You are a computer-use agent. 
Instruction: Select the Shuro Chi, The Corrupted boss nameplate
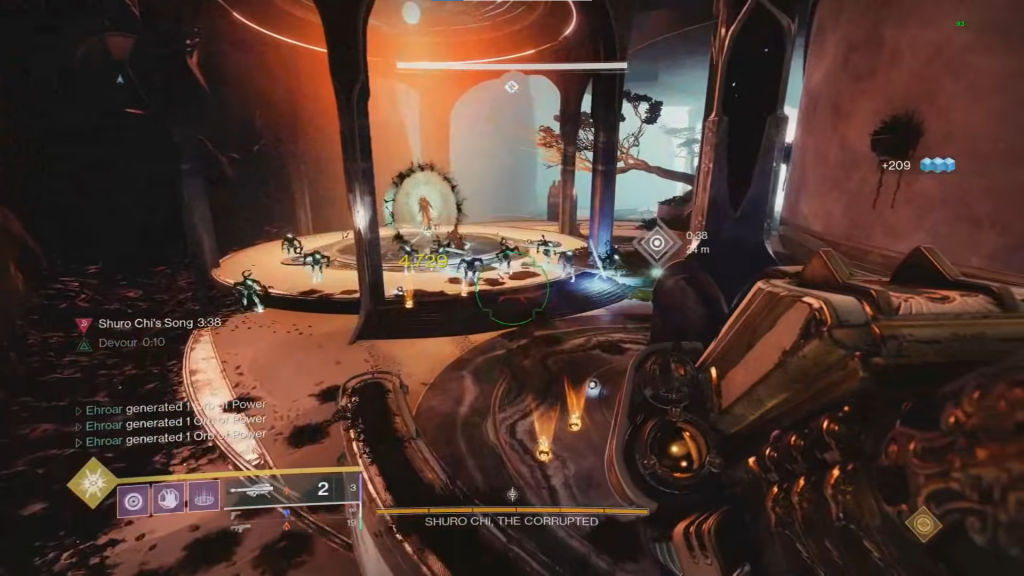click(511, 521)
